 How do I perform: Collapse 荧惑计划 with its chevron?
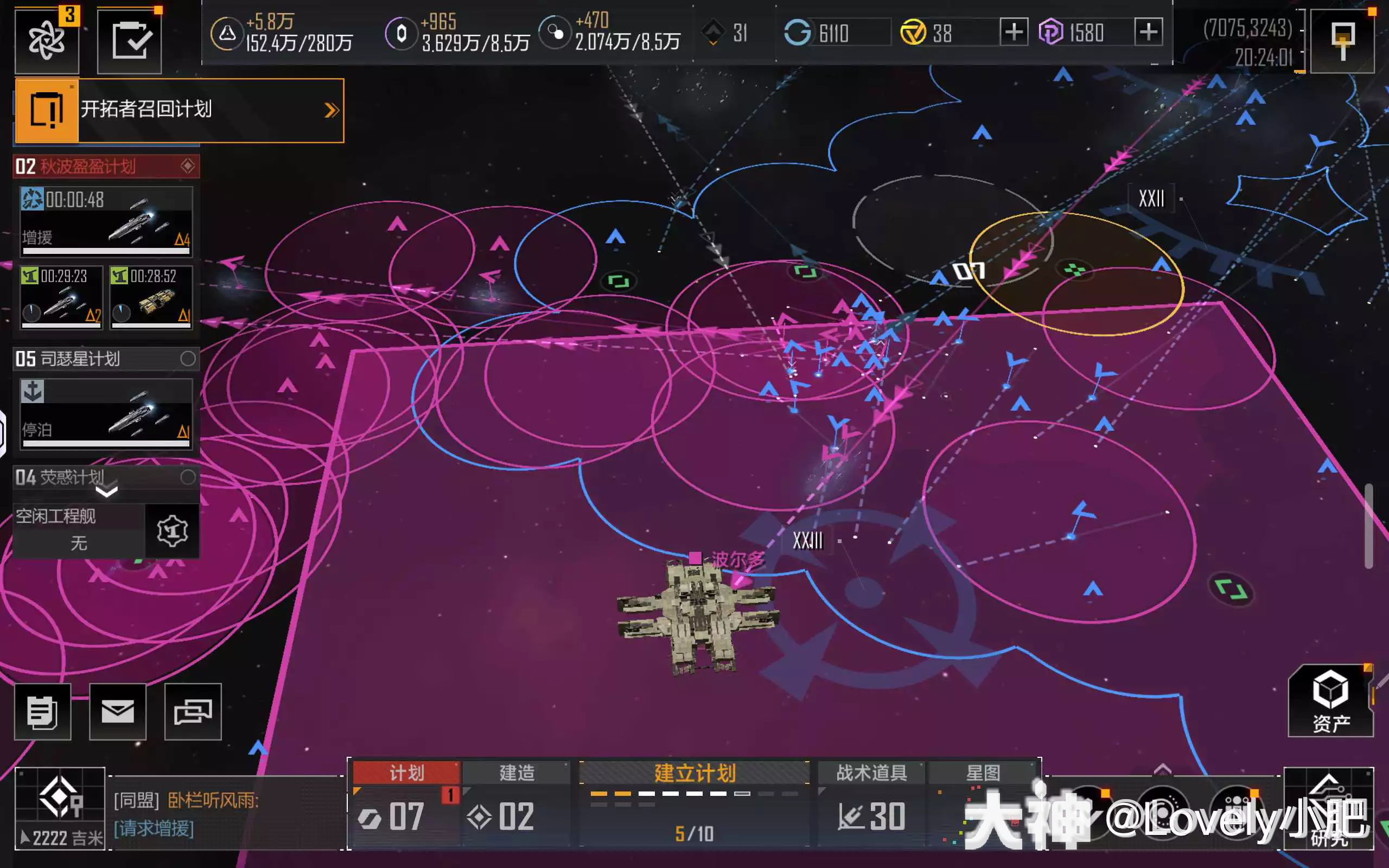point(106,494)
